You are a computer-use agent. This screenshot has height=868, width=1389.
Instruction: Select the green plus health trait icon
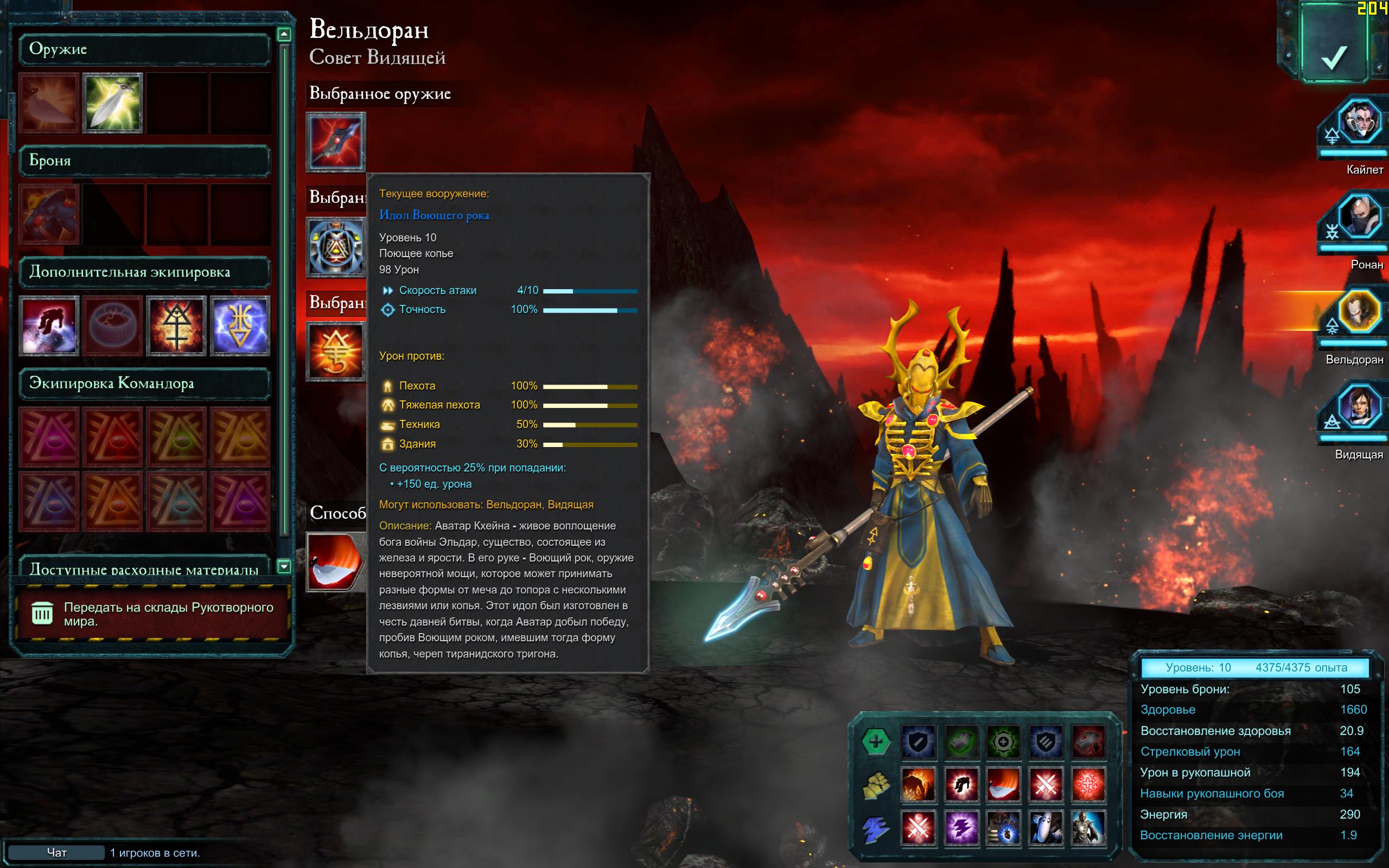pos(875,741)
